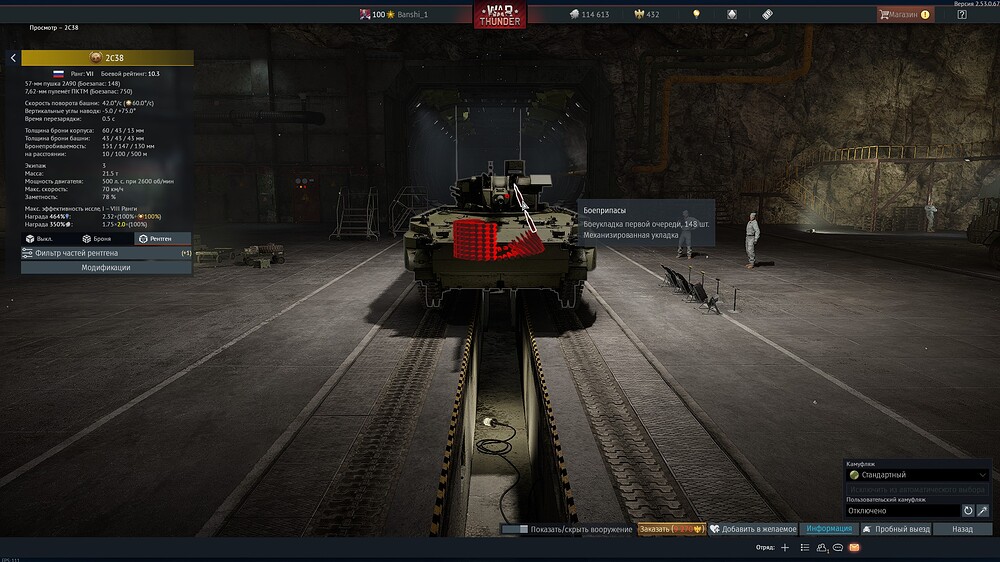1000x562 pixels.
Task: Toggle Показать/скрыть вооружение switch
Action: pyautogui.click(x=515, y=529)
